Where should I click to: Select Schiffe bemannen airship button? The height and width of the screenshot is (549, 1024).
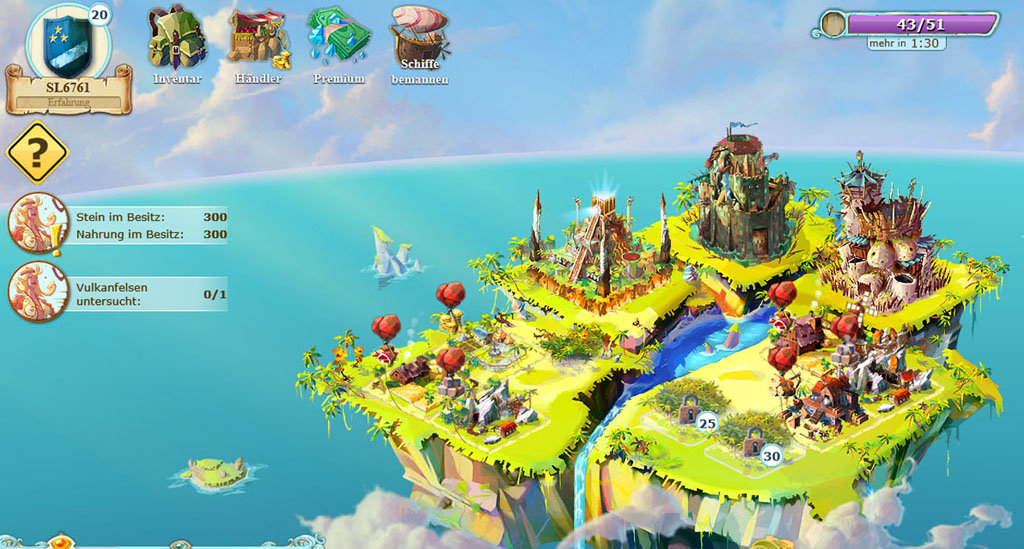419,35
